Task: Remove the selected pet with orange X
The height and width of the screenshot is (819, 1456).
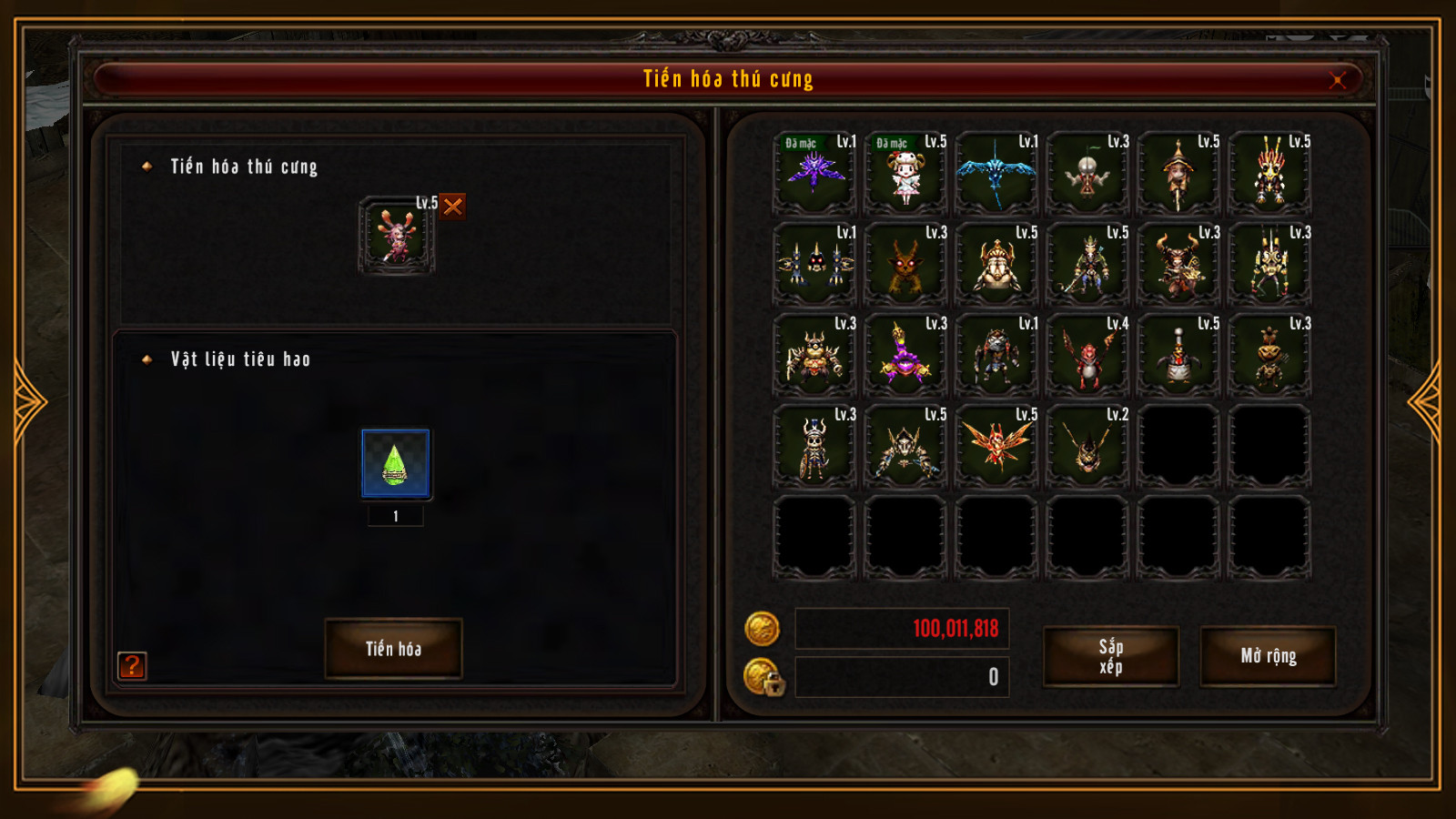Action: [453, 207]
